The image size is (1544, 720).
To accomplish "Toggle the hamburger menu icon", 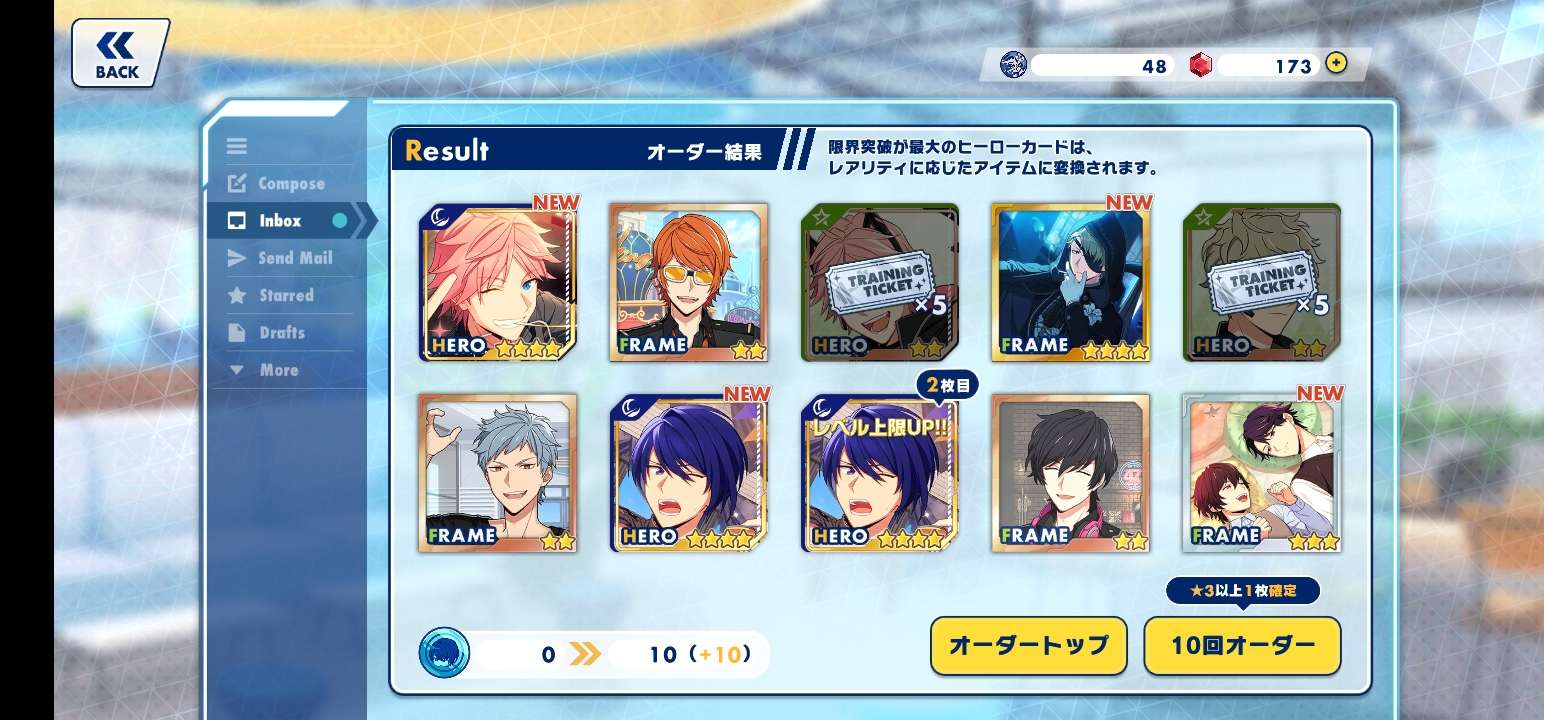I will click(x=237, y=147).
